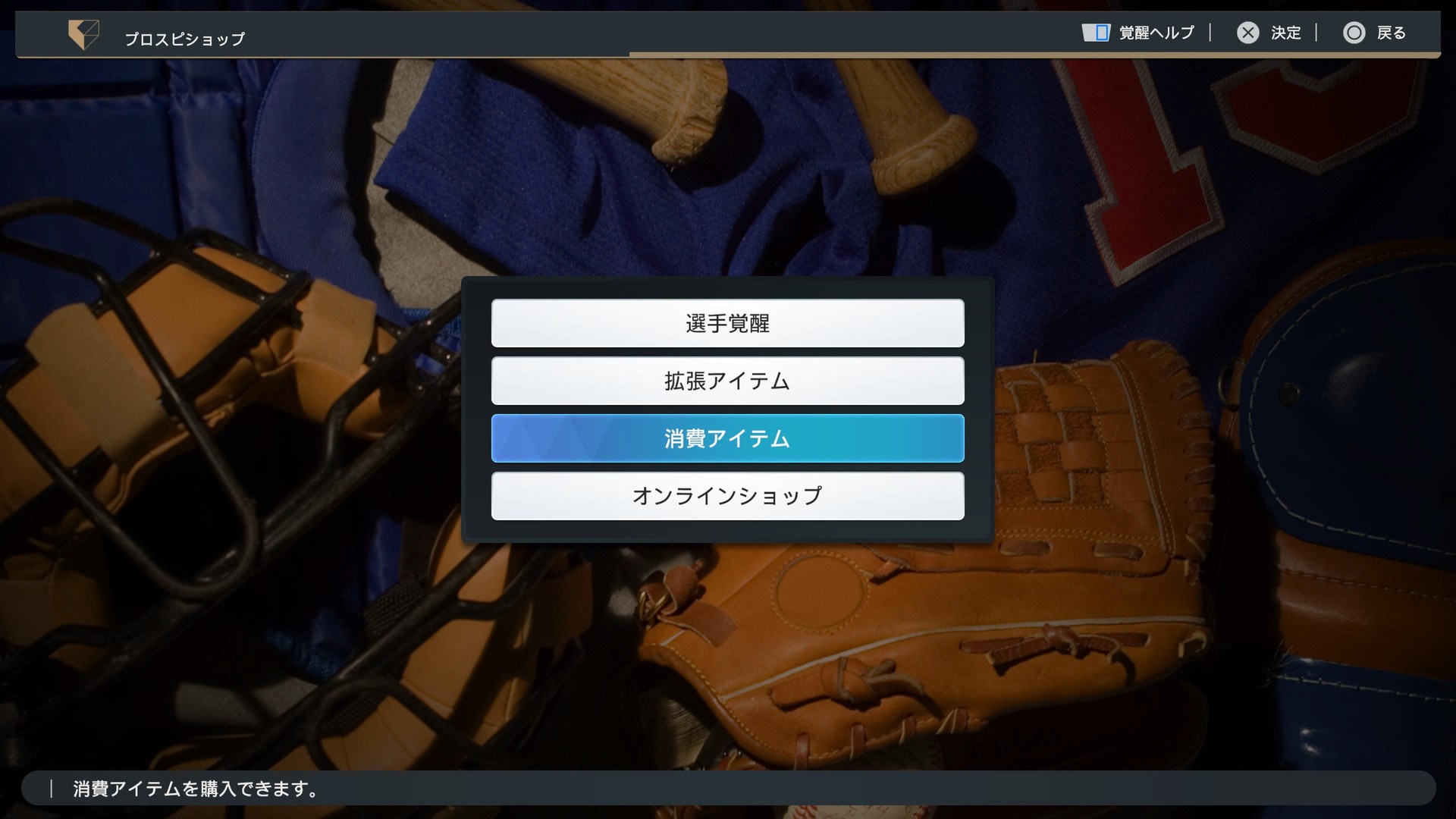Click the separator between 決定 and 戻る
The height and width of the screenshot is (819, 1456).
[x=1316, y=33]
